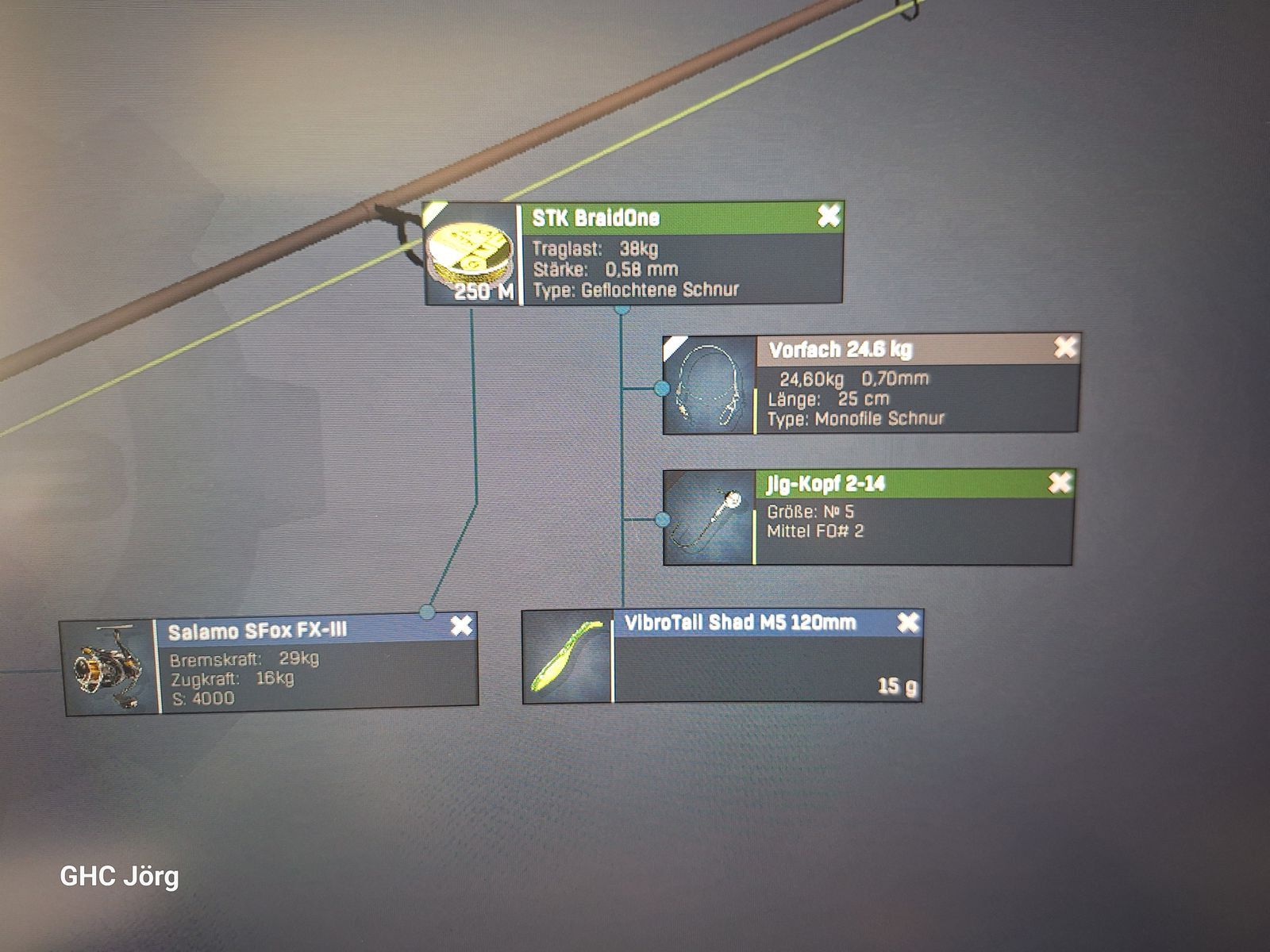Remove the VibroTail Shad M5 lure

(x=908, y=623)
